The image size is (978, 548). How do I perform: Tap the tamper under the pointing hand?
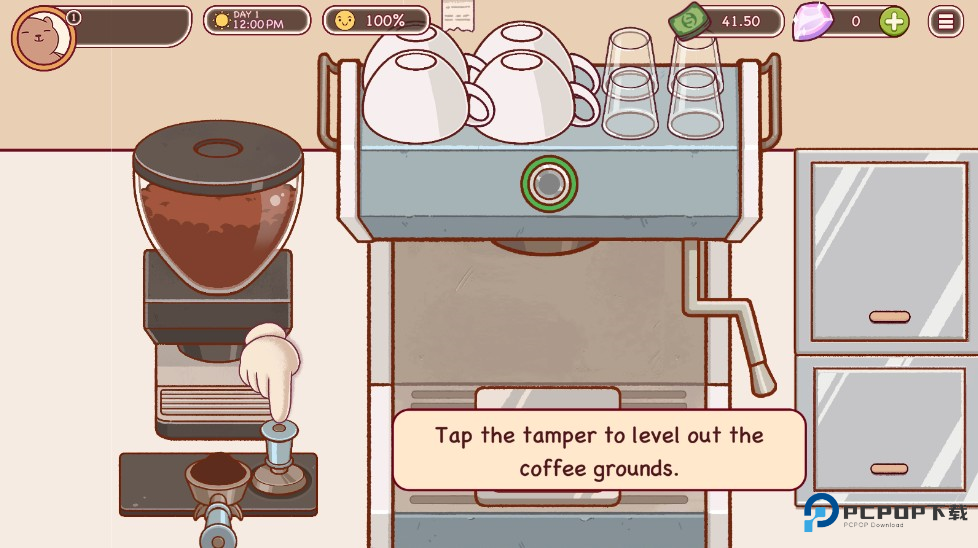279,462
